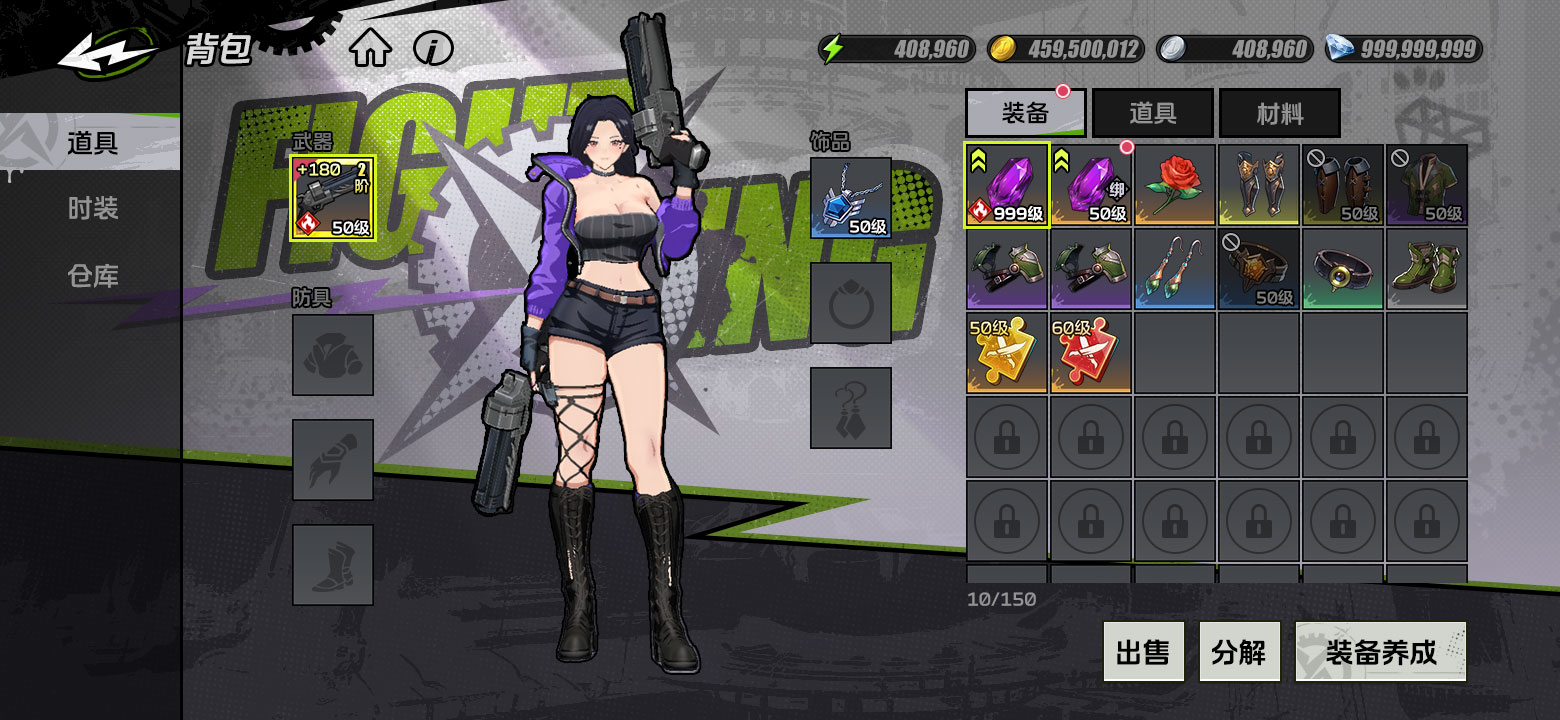Choose the red 60级 puzzle piece
Image resolution: width=1560 pixels, height=720 pixels.
1091,353
